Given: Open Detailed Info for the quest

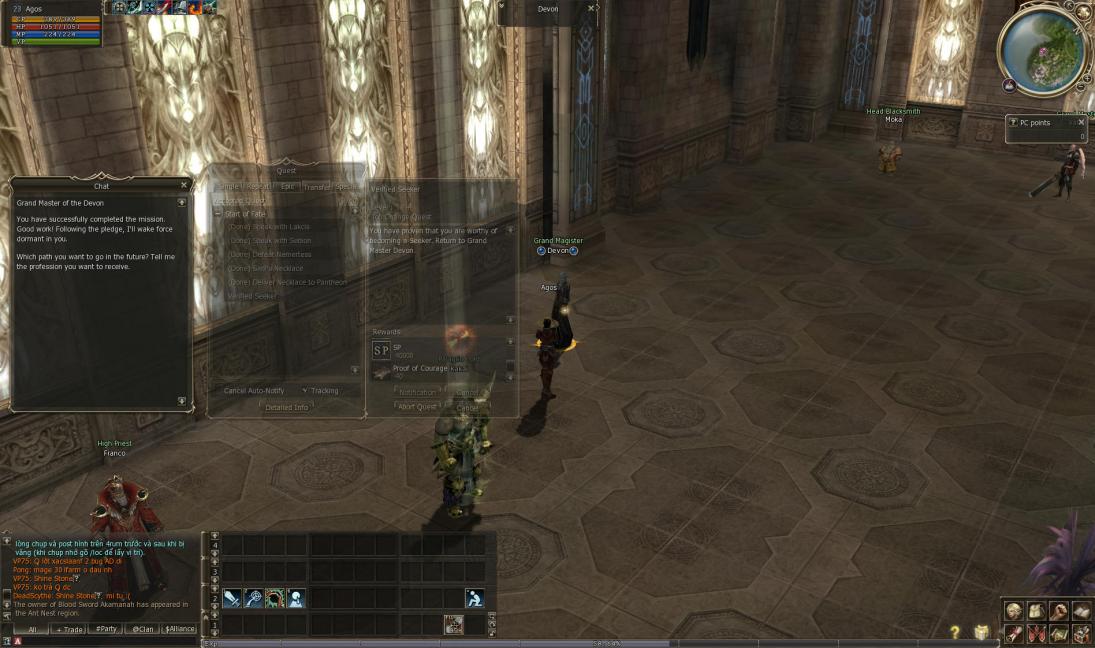Looking at the screenshot, I should (286, 407).
